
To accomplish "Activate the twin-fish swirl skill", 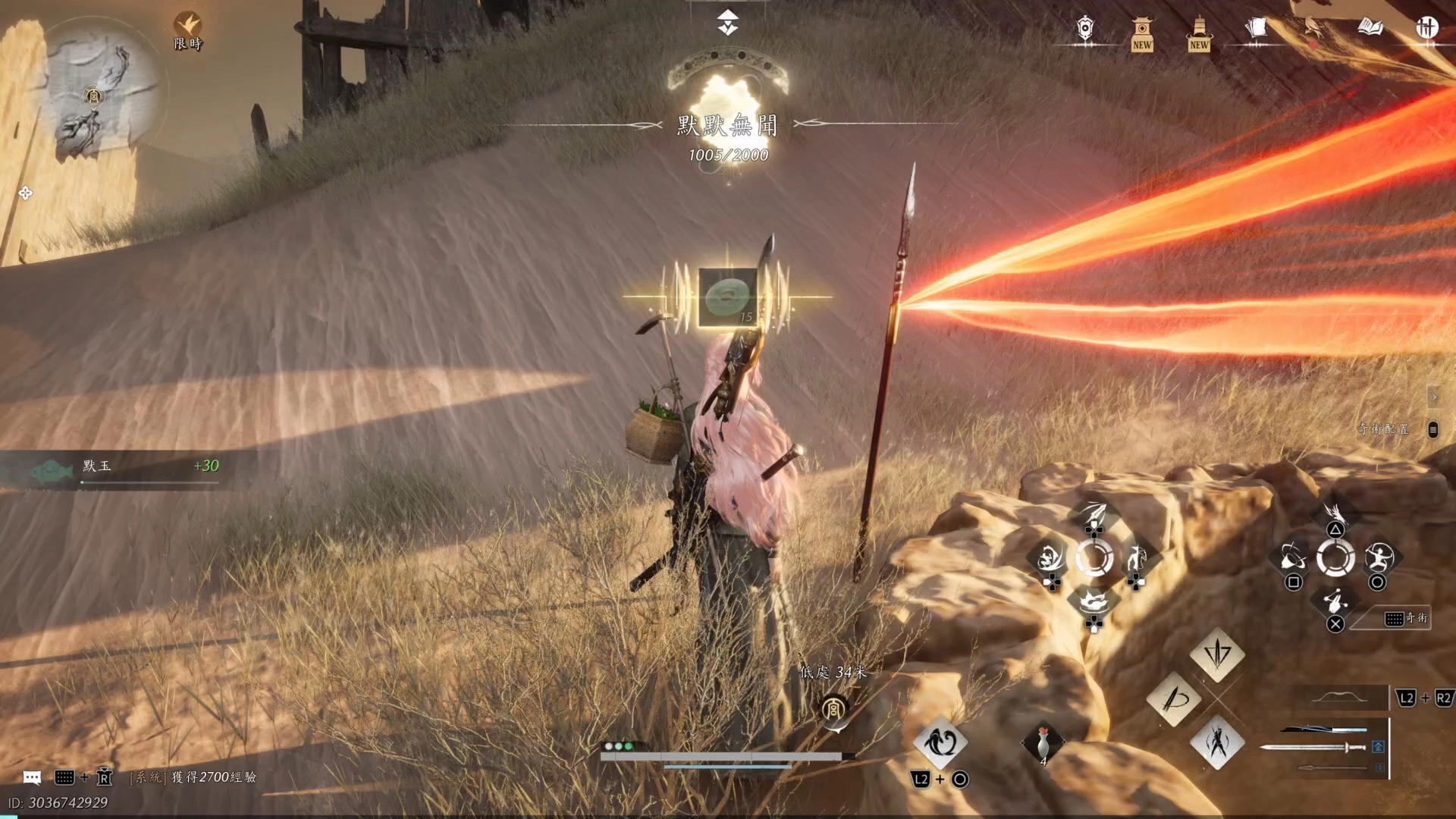I will point(940,742).
